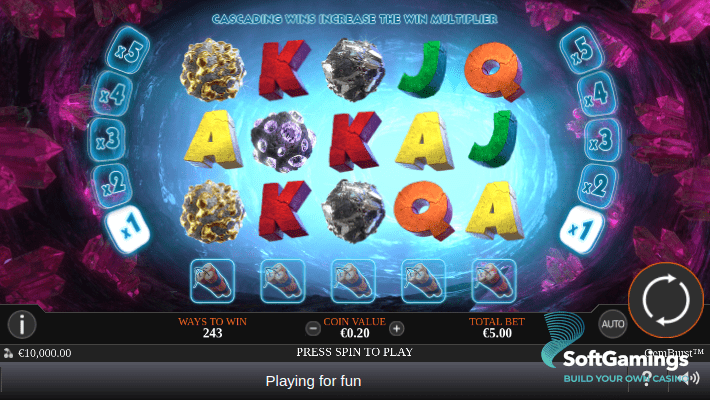Open help via the question mark
This screenshot has width=710, height=400.
[648, 378]
